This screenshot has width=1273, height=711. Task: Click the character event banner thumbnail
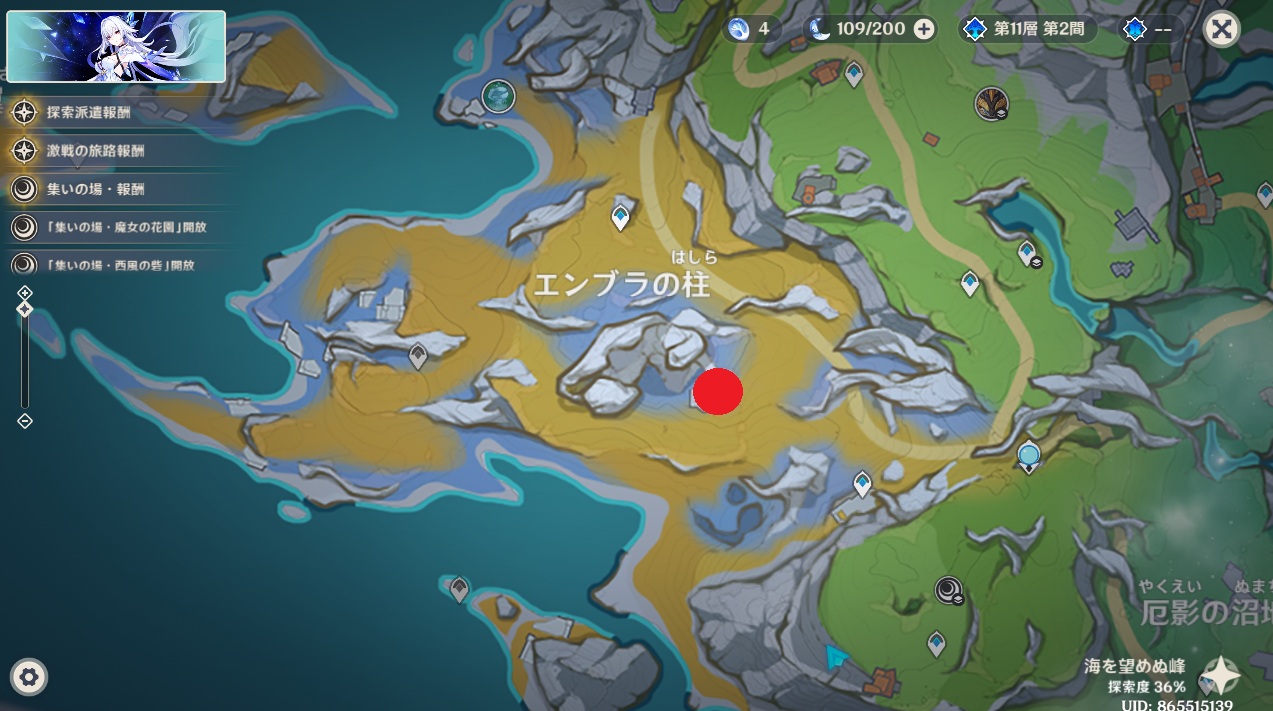pos(116,46)
